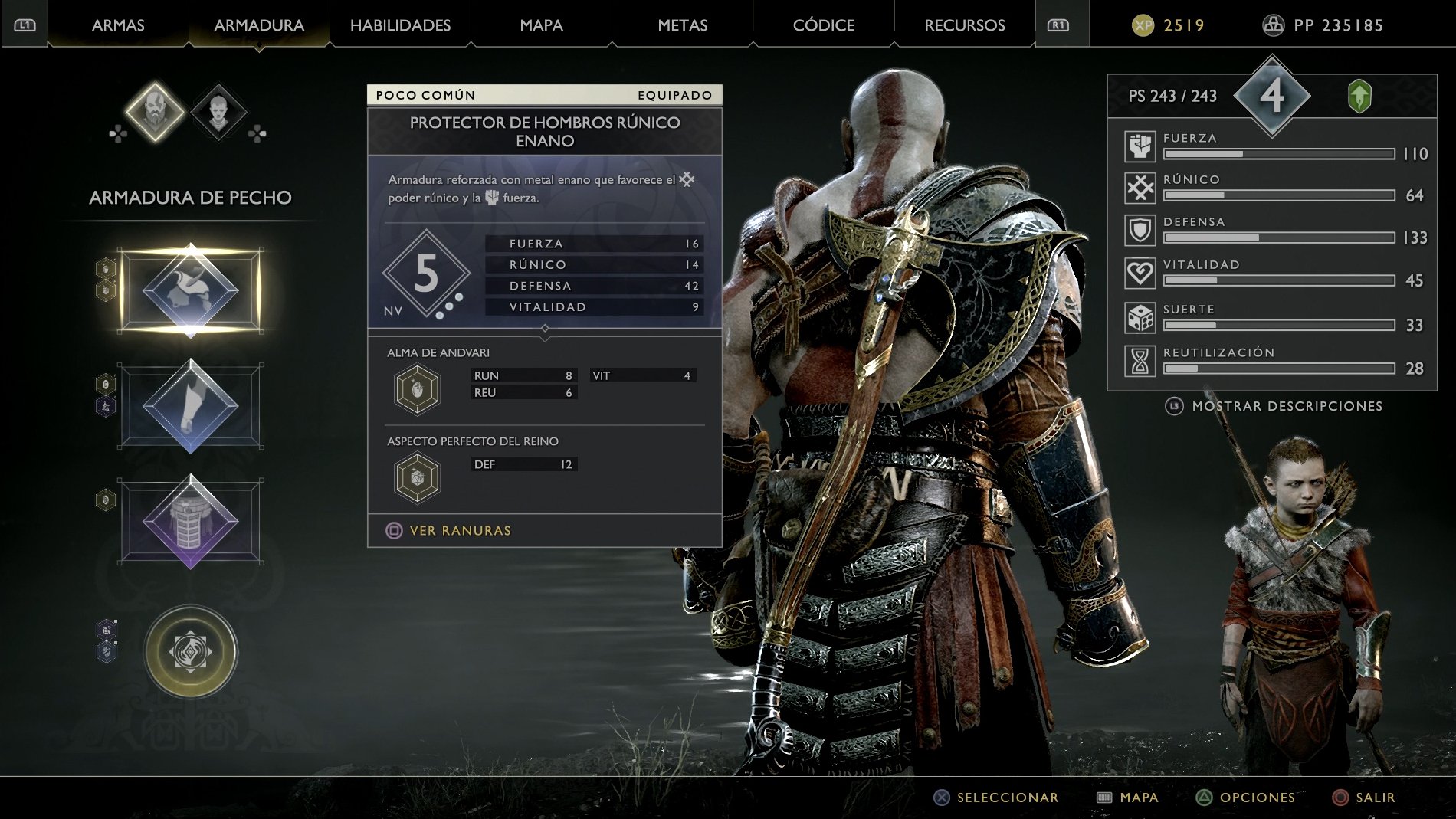Click the Rúnico crossed-axes stat icon

click(x=1140, y=188)
